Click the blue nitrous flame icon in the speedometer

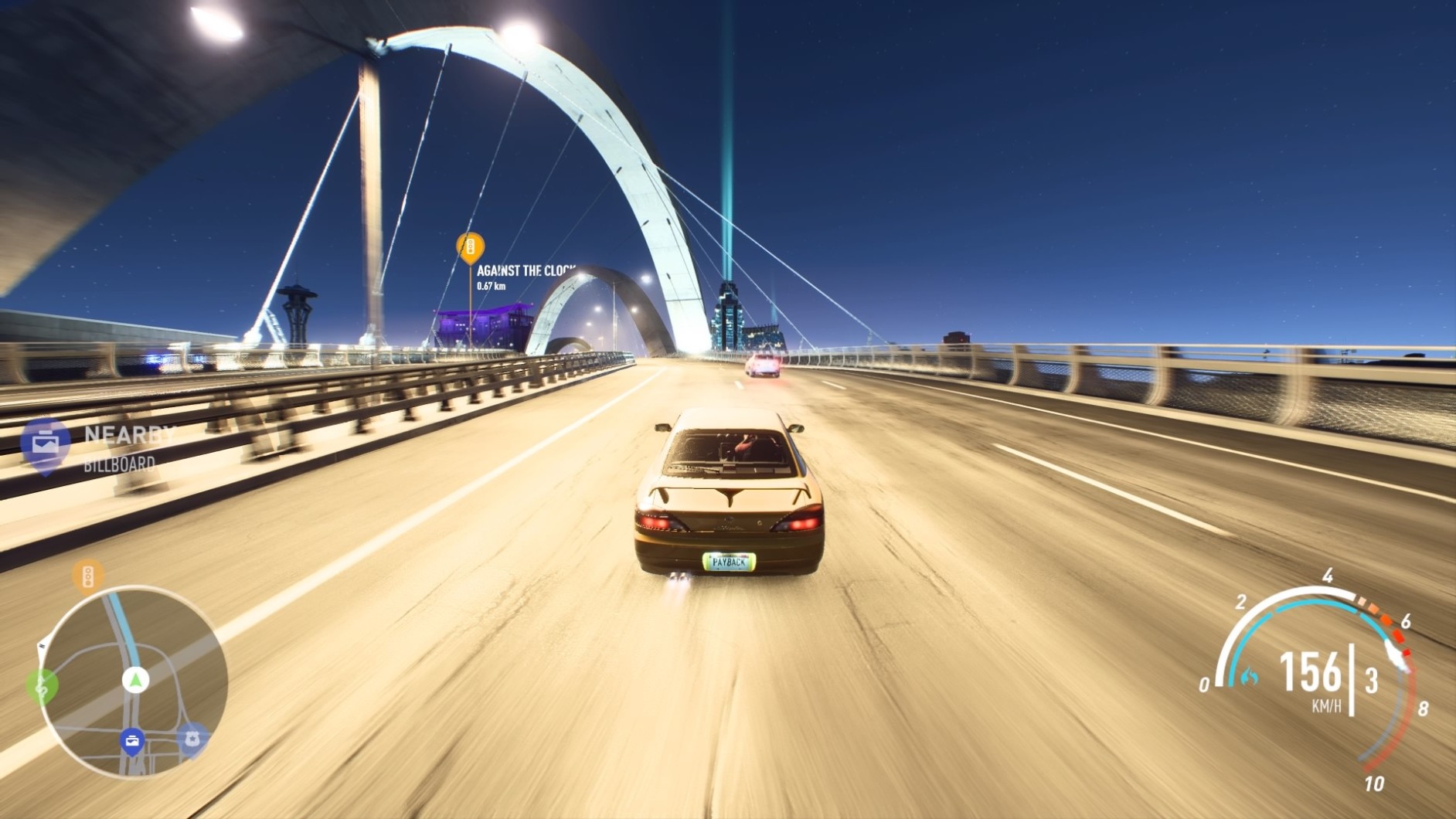pos(1249,677)
